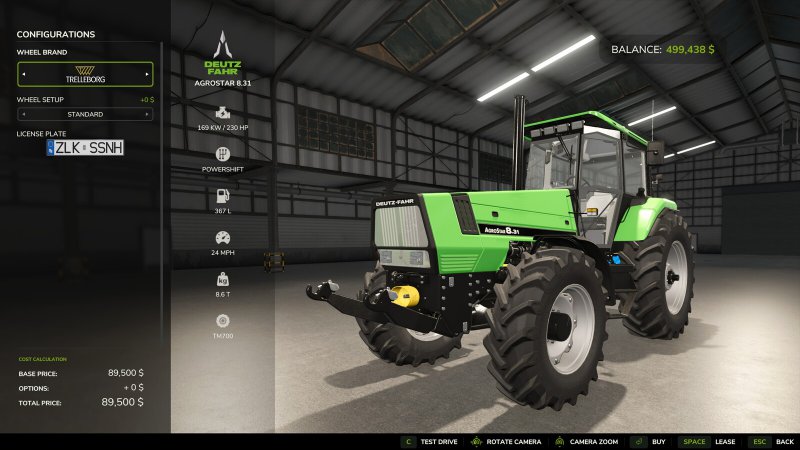
Task: Switch wheel setup to previous option
Action: [22, 114]
